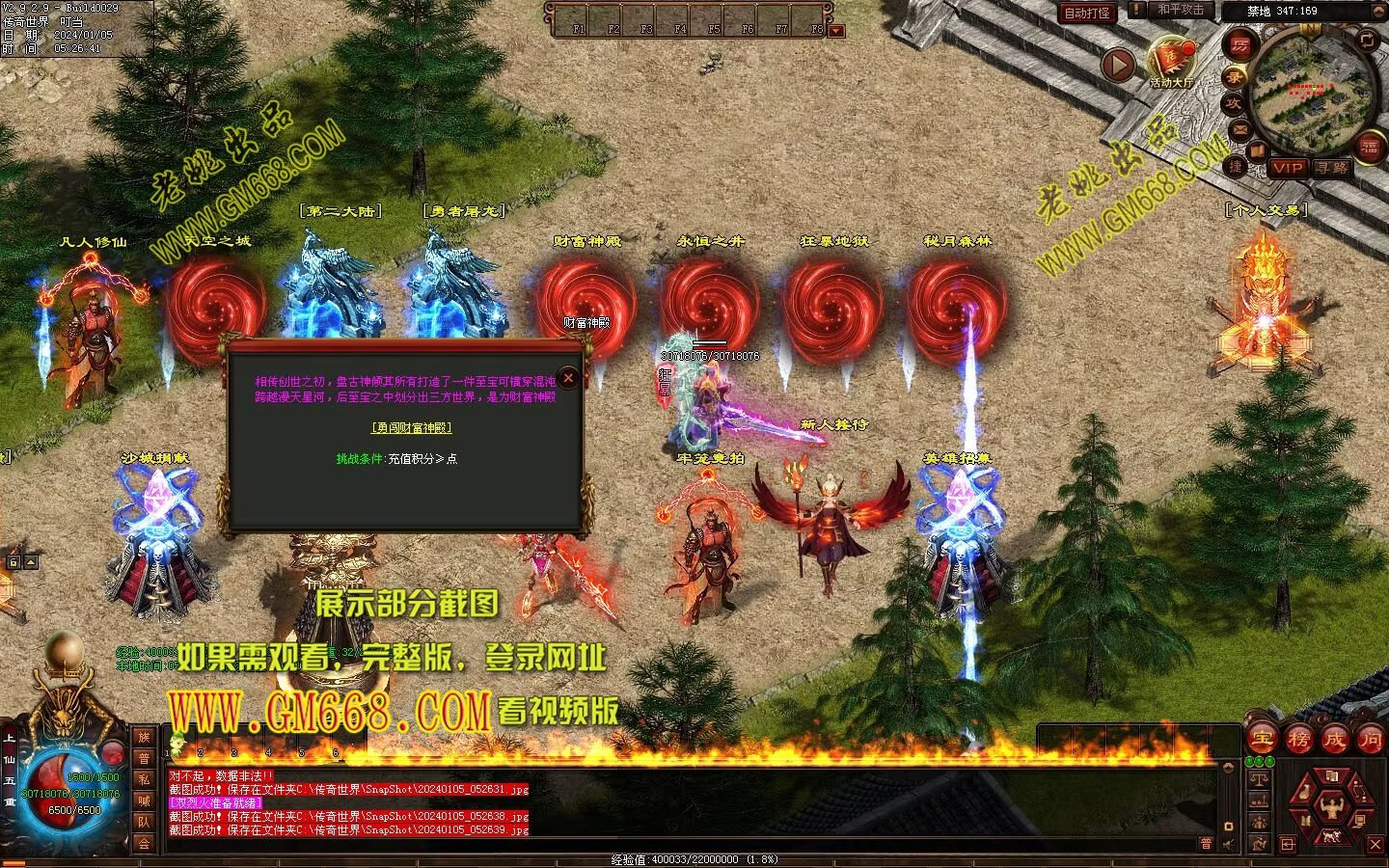Open the 宝 treasure shop button

(1262, 740)
